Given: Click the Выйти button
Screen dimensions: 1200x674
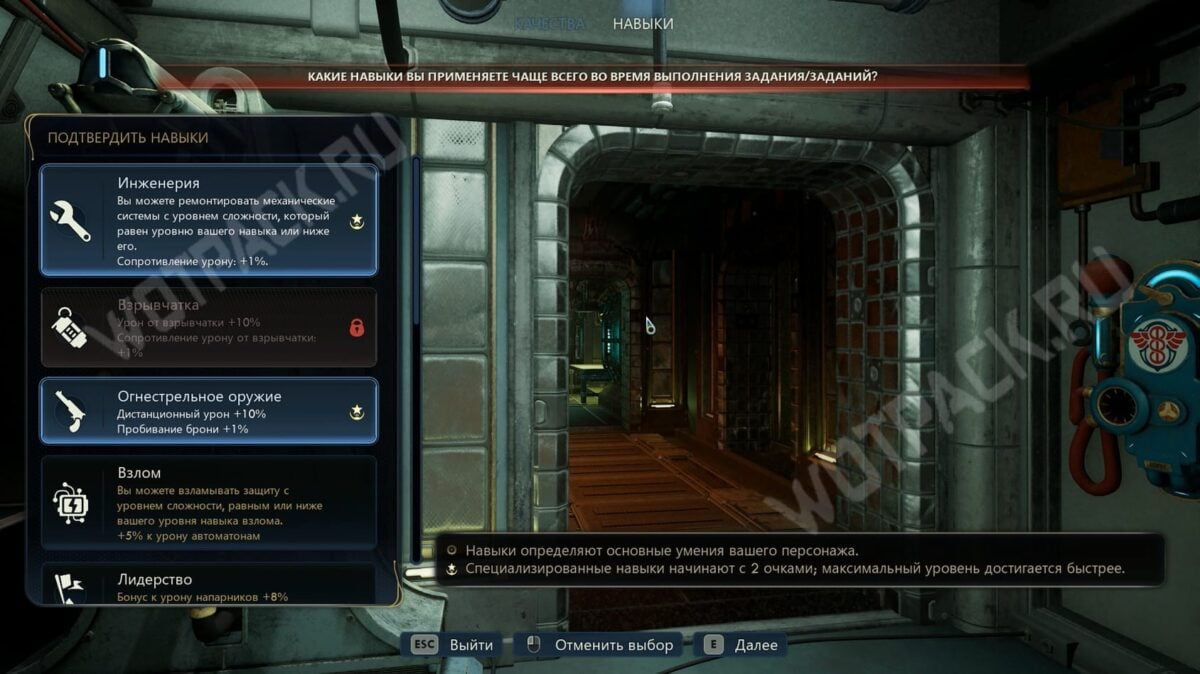Looking at the screenshot, I should 453,645.
